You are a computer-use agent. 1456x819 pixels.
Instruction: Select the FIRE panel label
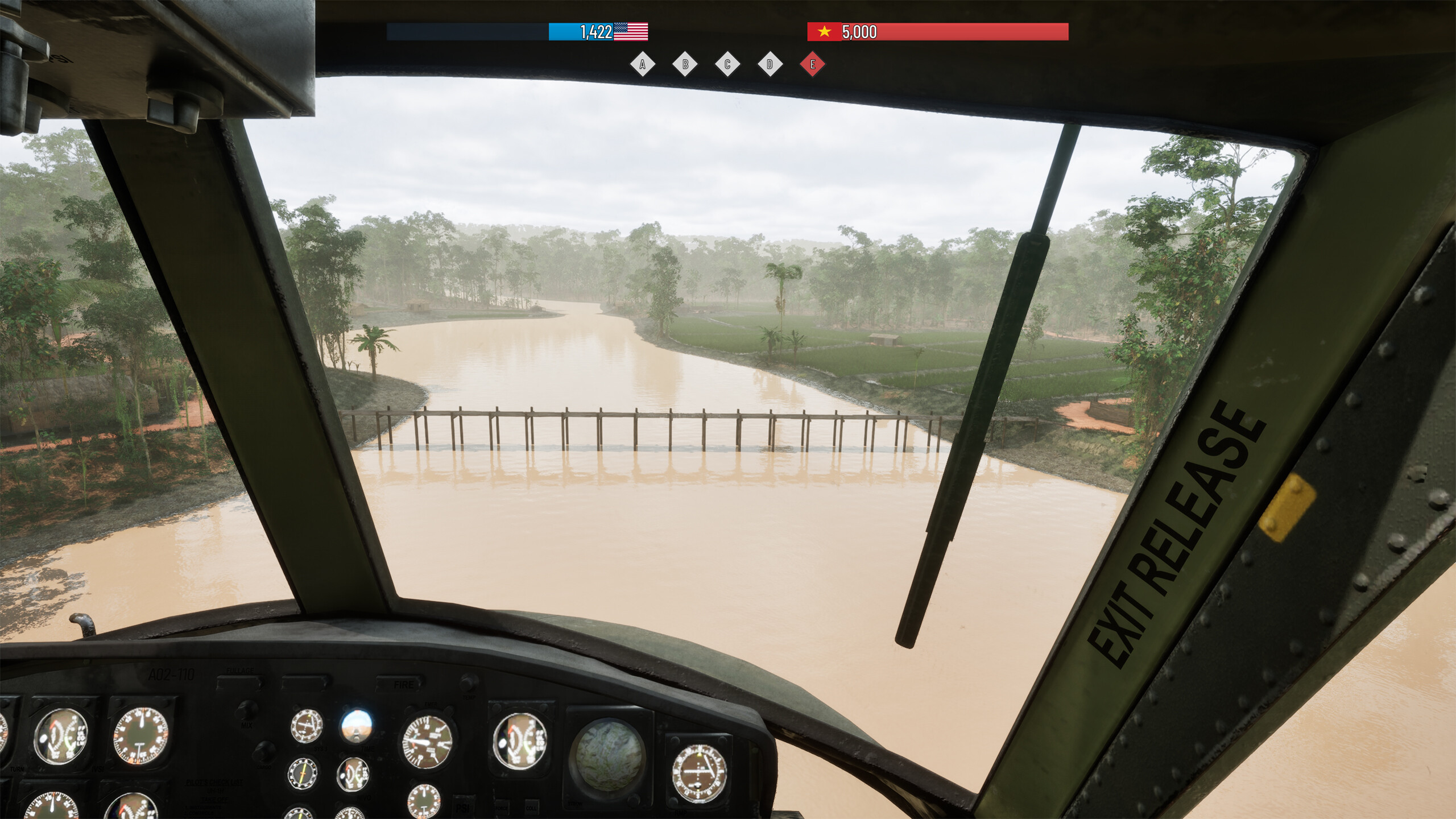(403, 685)
